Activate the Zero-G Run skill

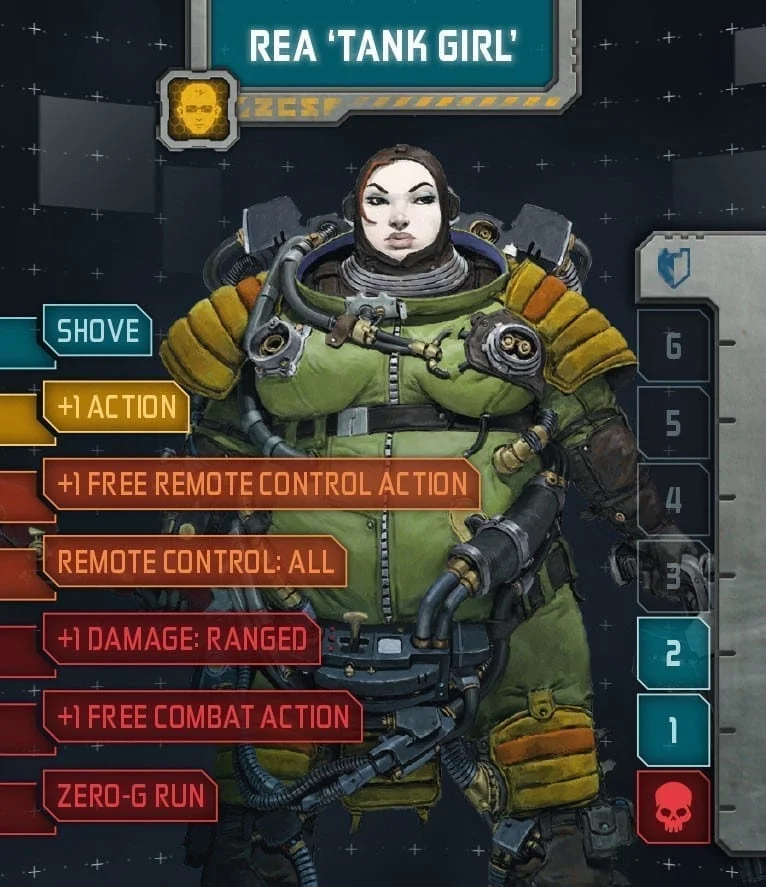pyautogui.click(x=130, y=796)
